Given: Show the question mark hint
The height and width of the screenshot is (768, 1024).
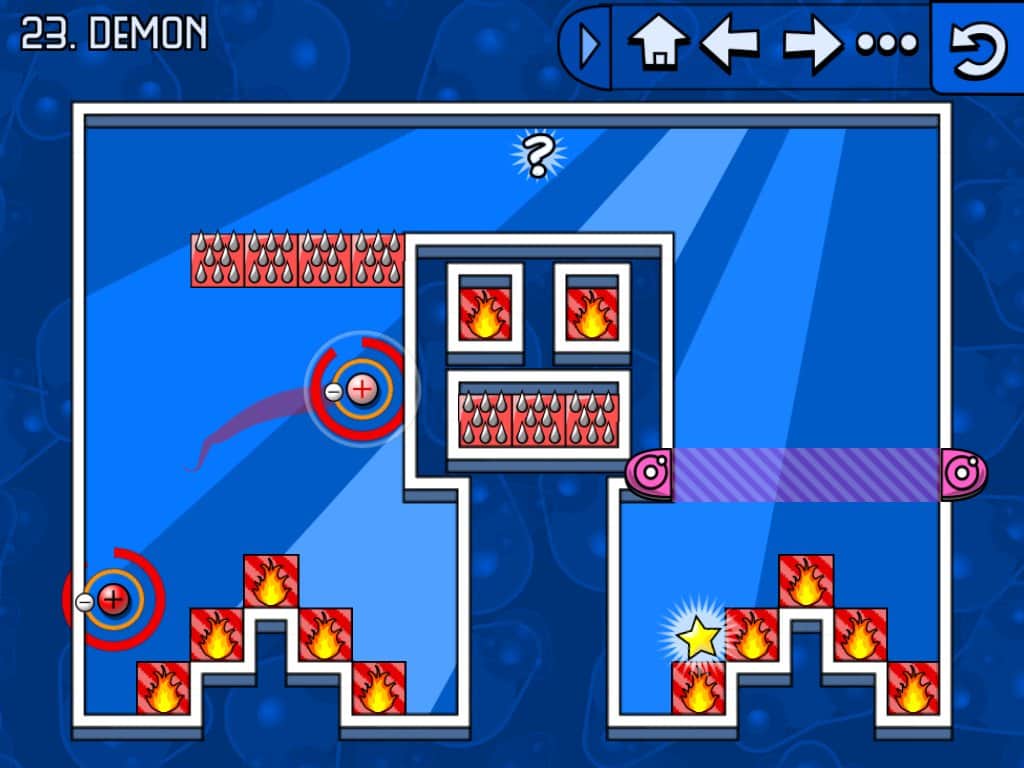Looking at the screenshot, I should point(538,155).
